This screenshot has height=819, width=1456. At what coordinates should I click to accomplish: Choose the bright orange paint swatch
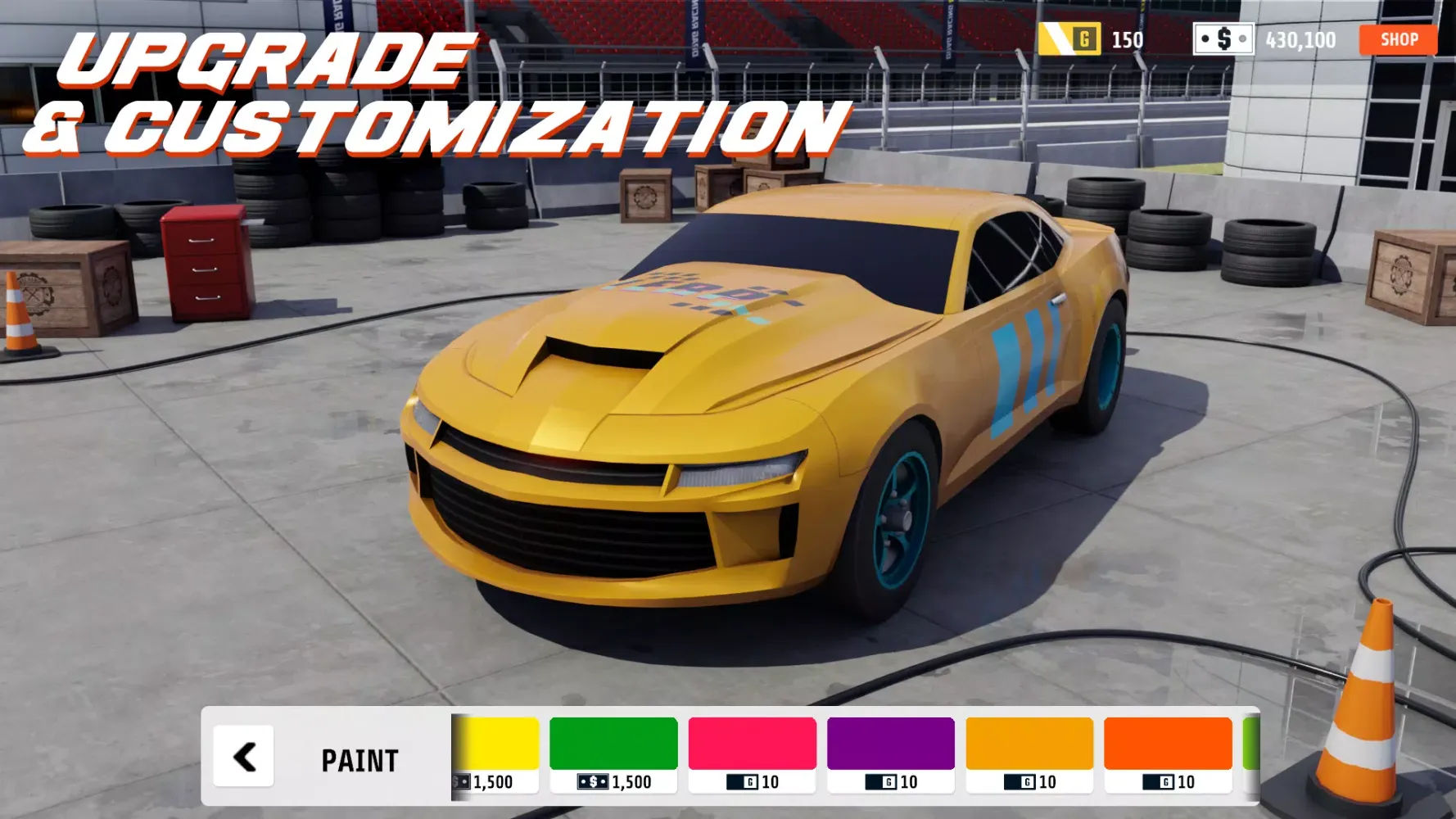tap(1168, 744)
